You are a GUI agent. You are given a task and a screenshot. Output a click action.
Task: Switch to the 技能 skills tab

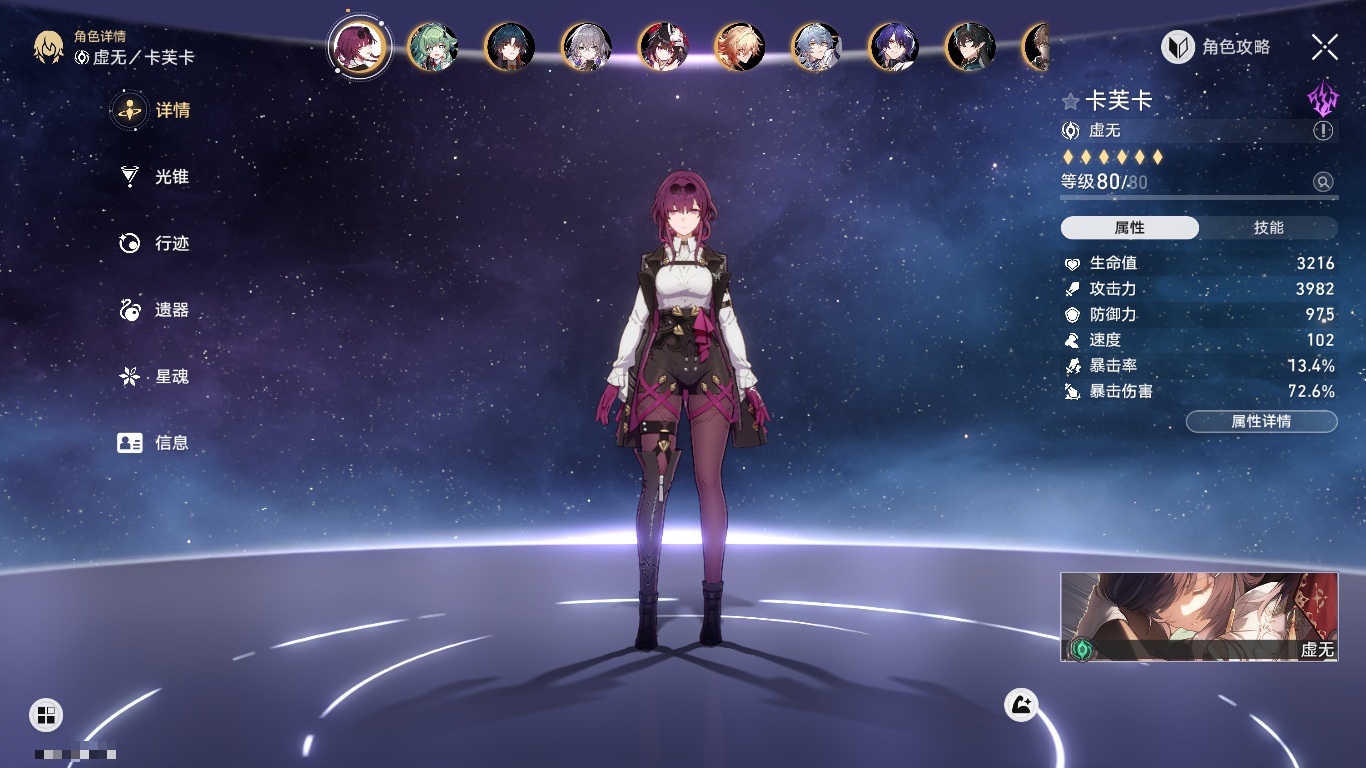coord(1268,228)
